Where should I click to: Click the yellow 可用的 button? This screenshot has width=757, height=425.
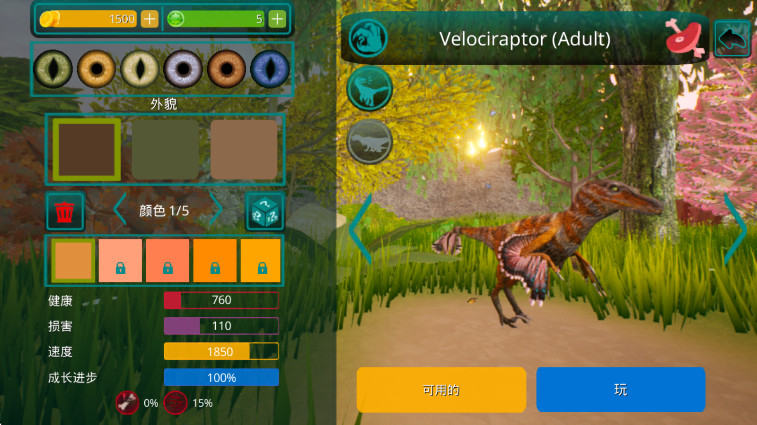[x=441, y=390]
